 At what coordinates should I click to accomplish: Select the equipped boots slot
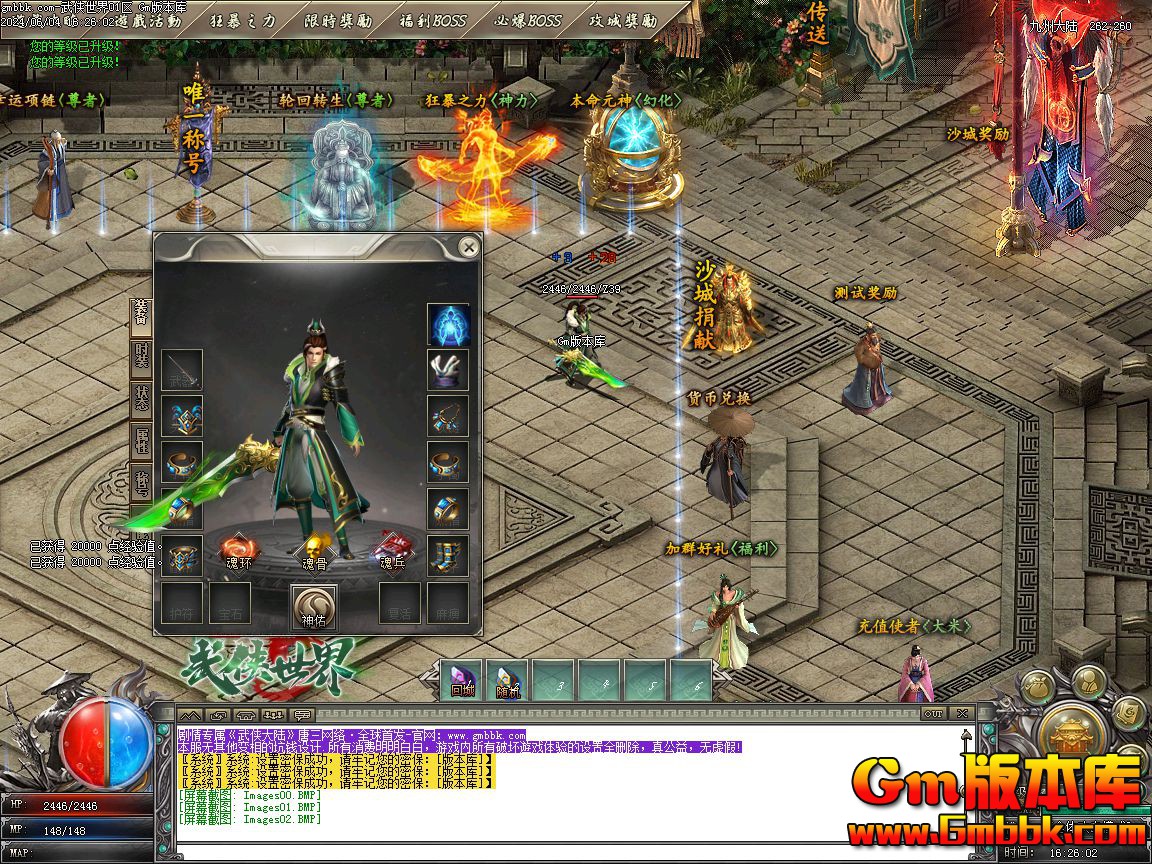pyautogui.click(x=448, y=556)
